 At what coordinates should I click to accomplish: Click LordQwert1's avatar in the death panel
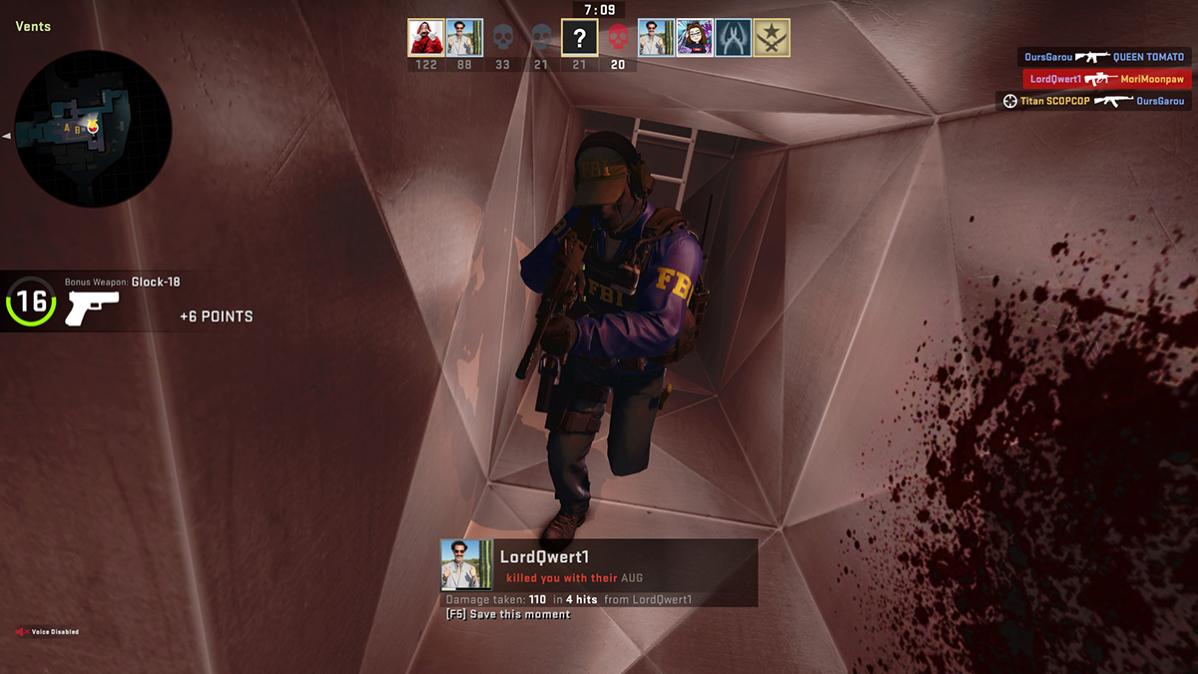pyautogui.click(x=467, y=565)
